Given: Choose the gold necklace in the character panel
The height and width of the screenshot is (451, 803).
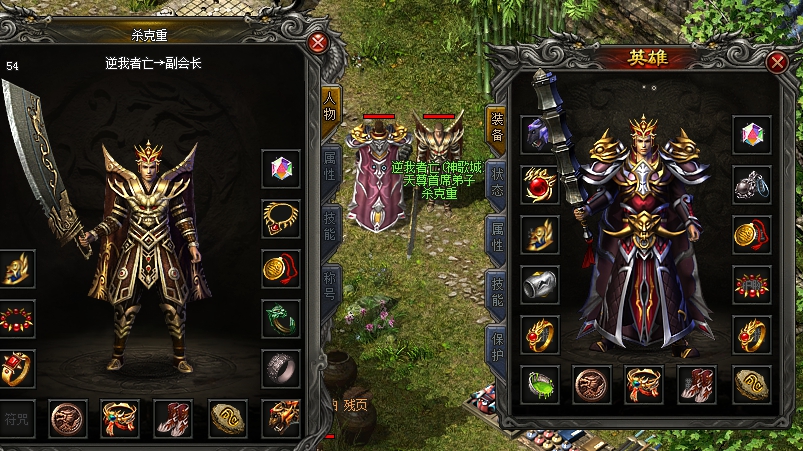Looking at the screenshot, I should 281,216.
